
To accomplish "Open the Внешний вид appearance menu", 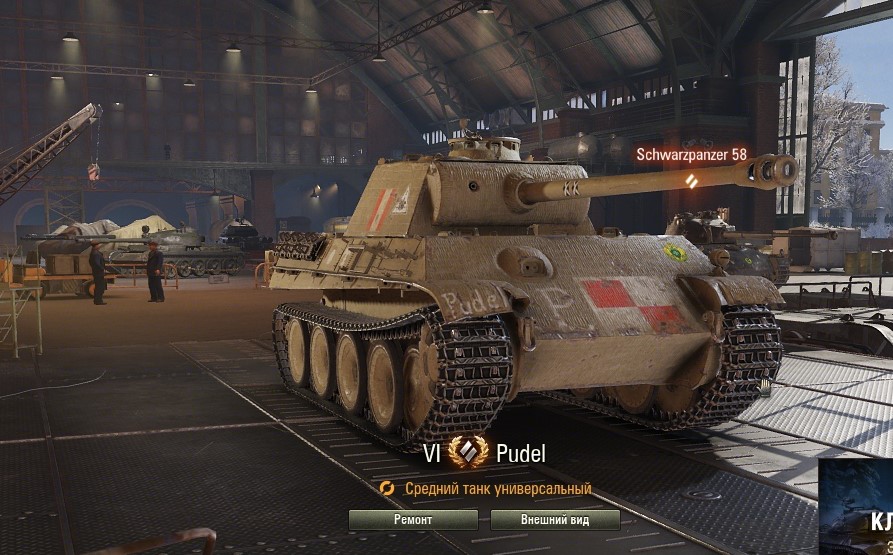I will coord(555,520).
